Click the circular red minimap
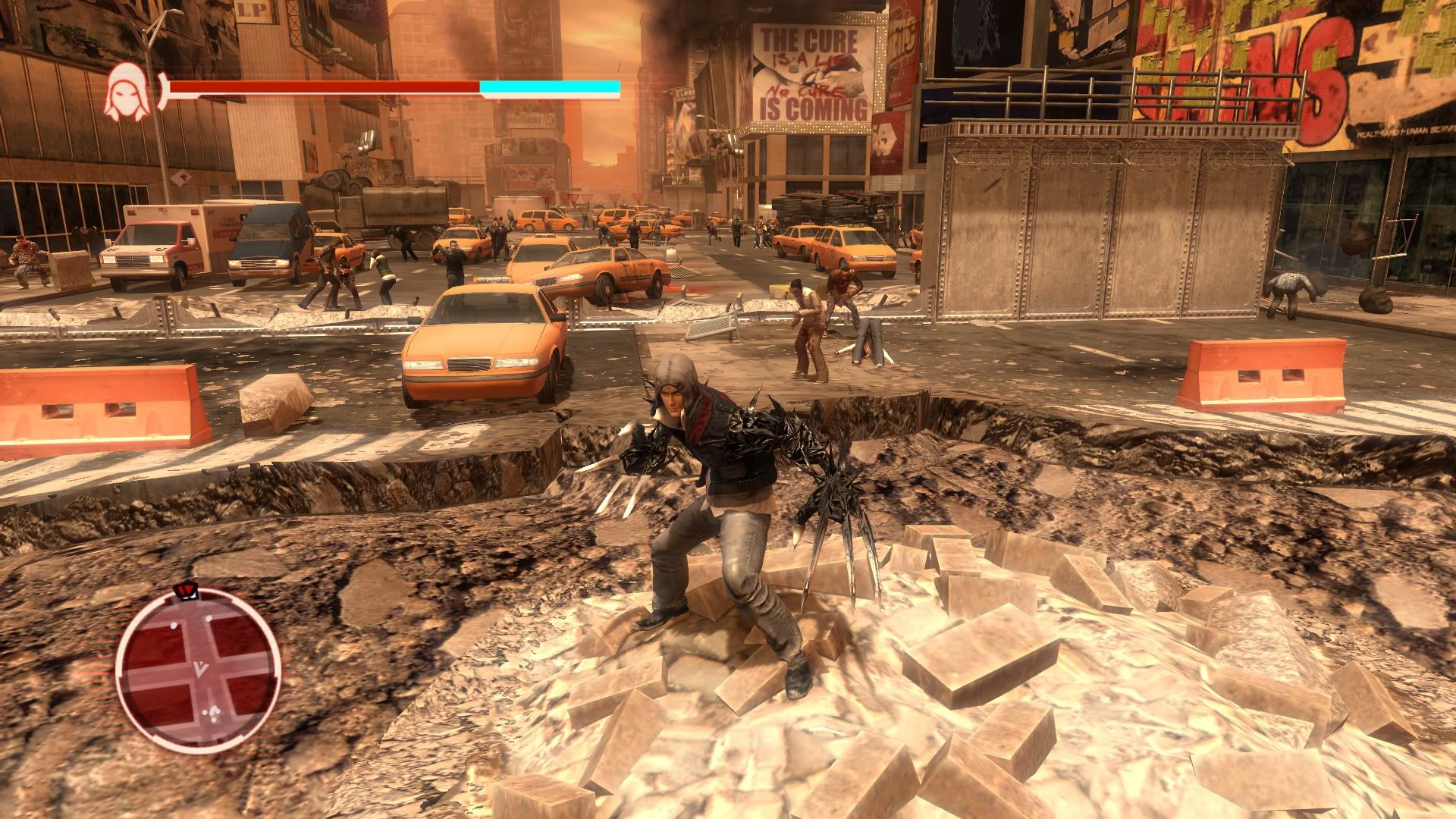1456x819 pixels. 199,670
